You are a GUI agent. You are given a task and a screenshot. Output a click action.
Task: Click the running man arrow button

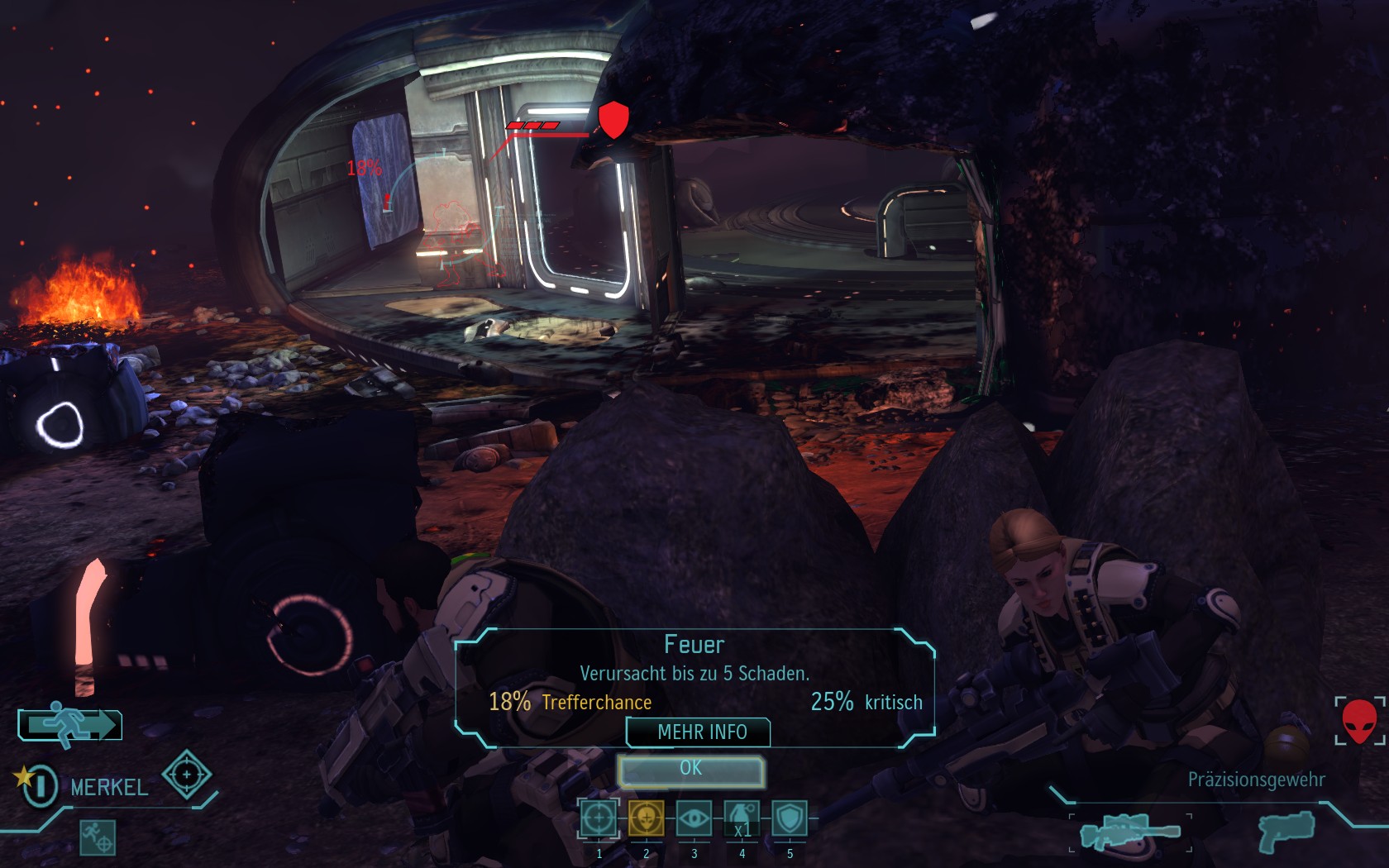(71, 725)
